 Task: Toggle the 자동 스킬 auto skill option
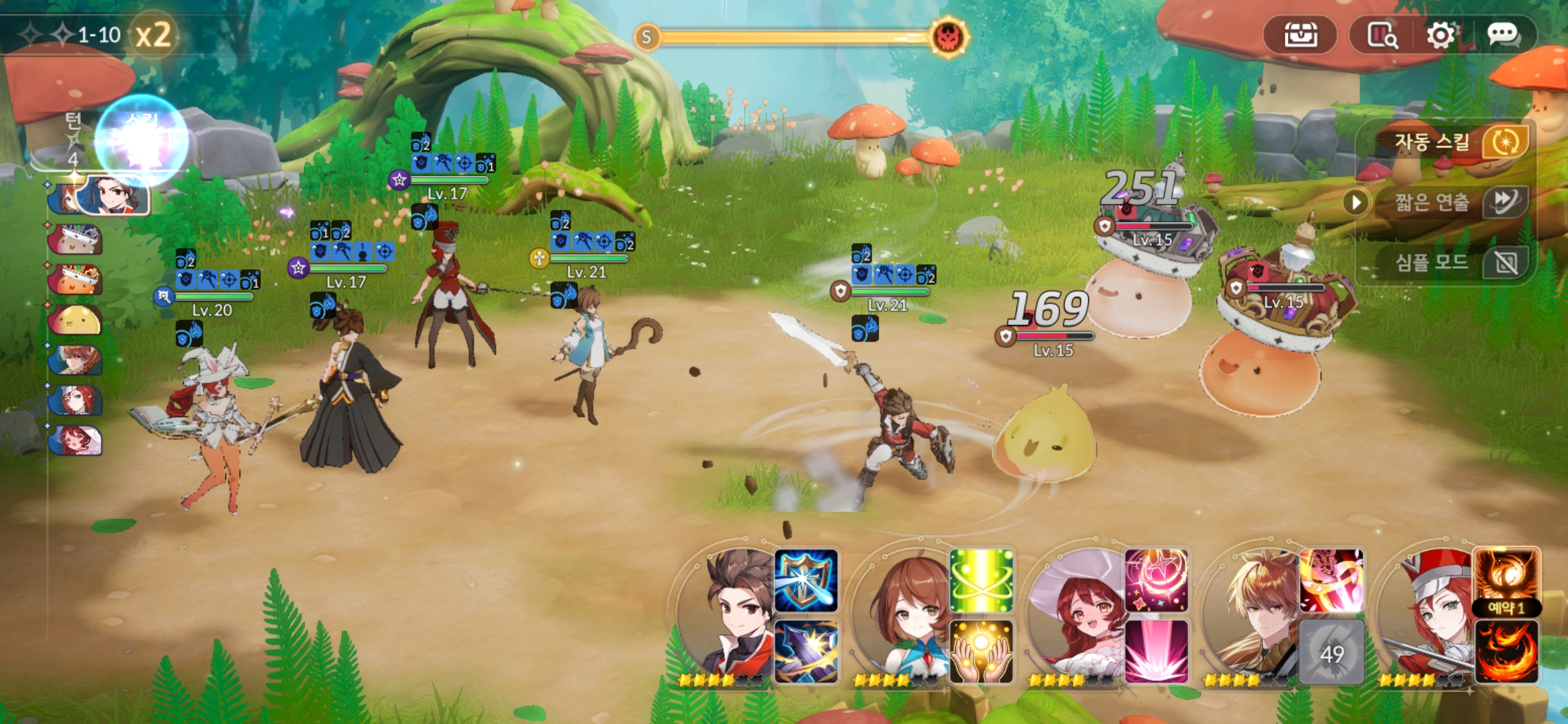pos(1504,141)
